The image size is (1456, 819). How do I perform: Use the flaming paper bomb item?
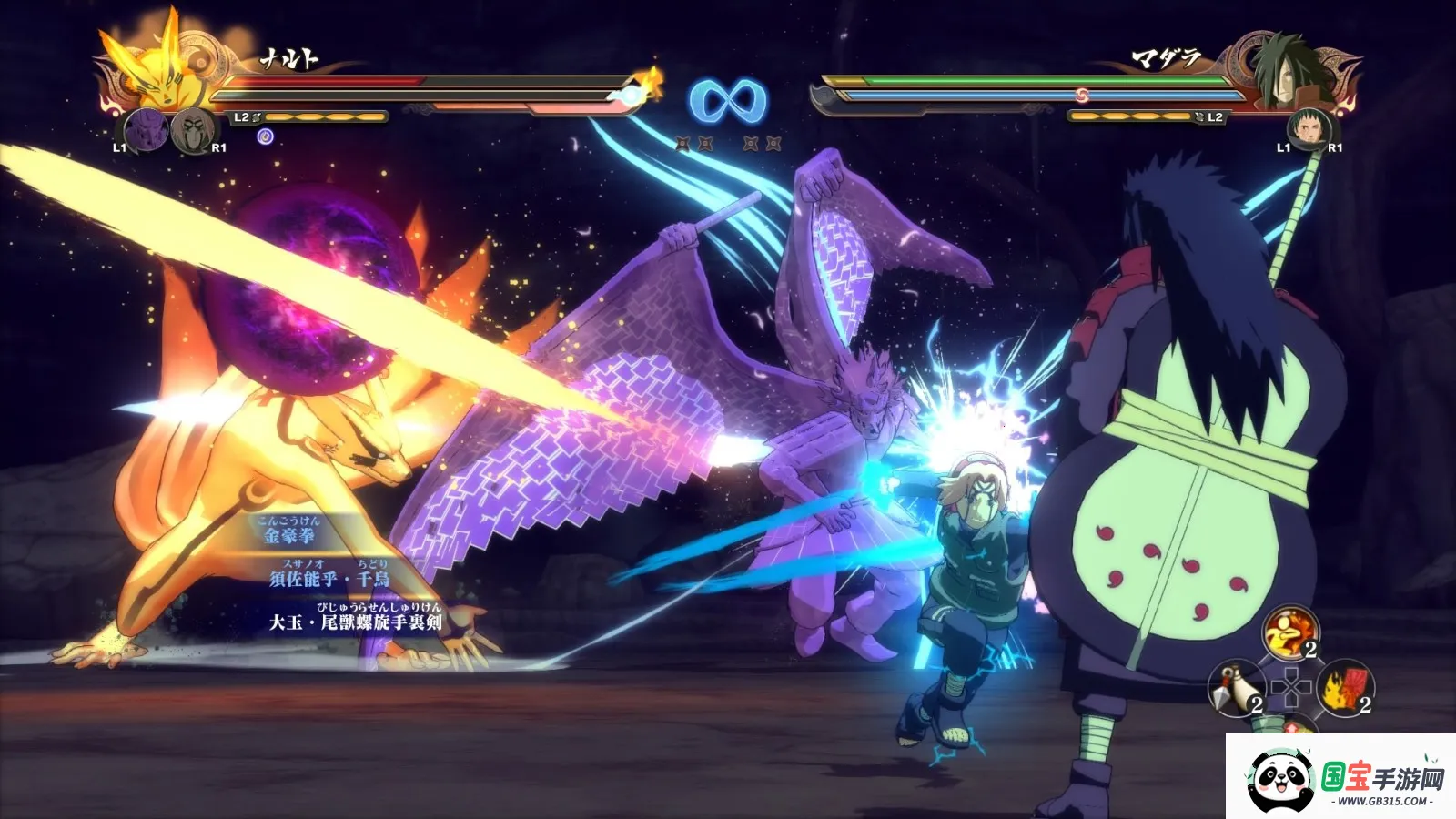click(x=1347, y=688)
